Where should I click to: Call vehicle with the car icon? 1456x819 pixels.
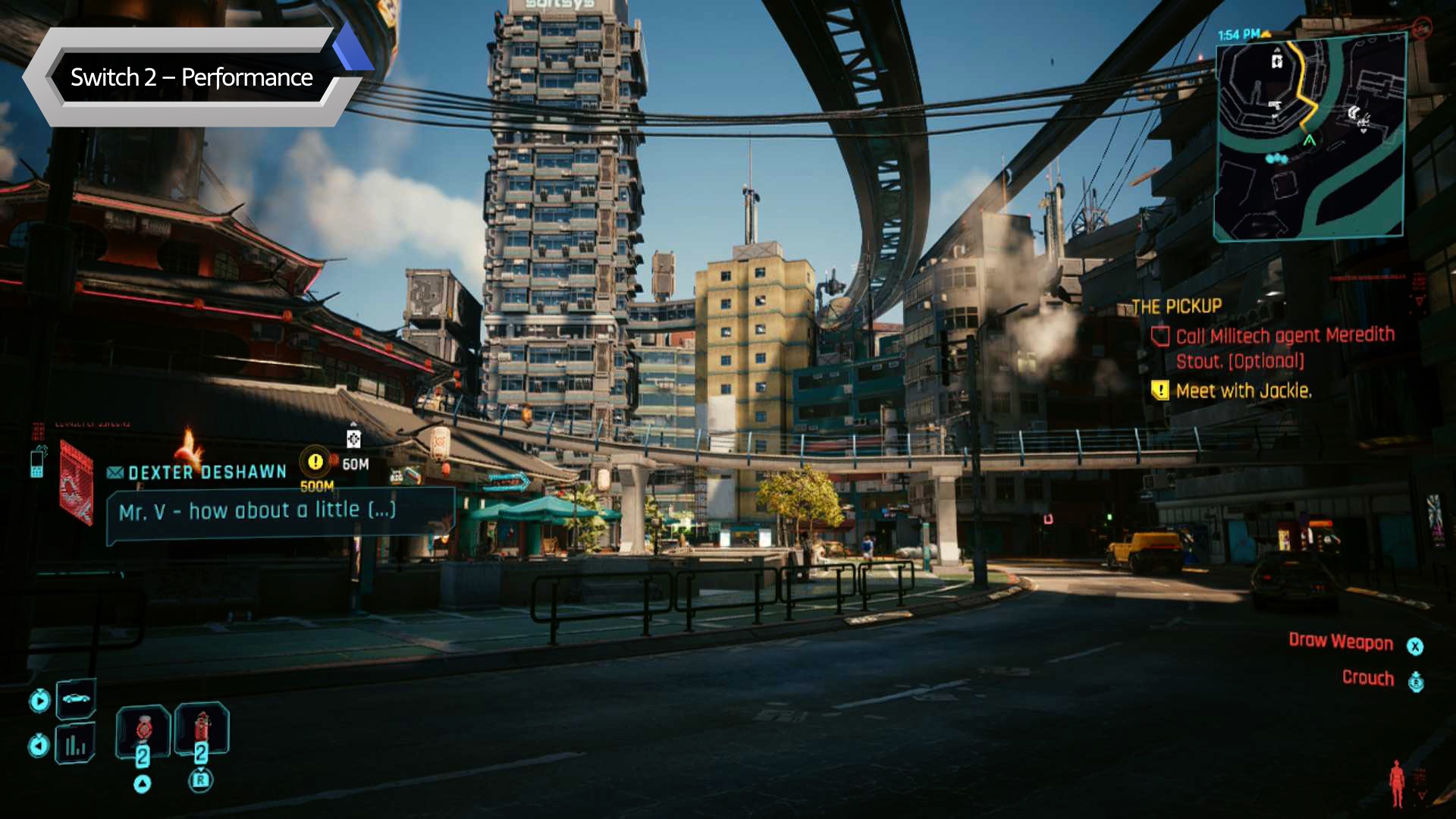pos(76,698)
